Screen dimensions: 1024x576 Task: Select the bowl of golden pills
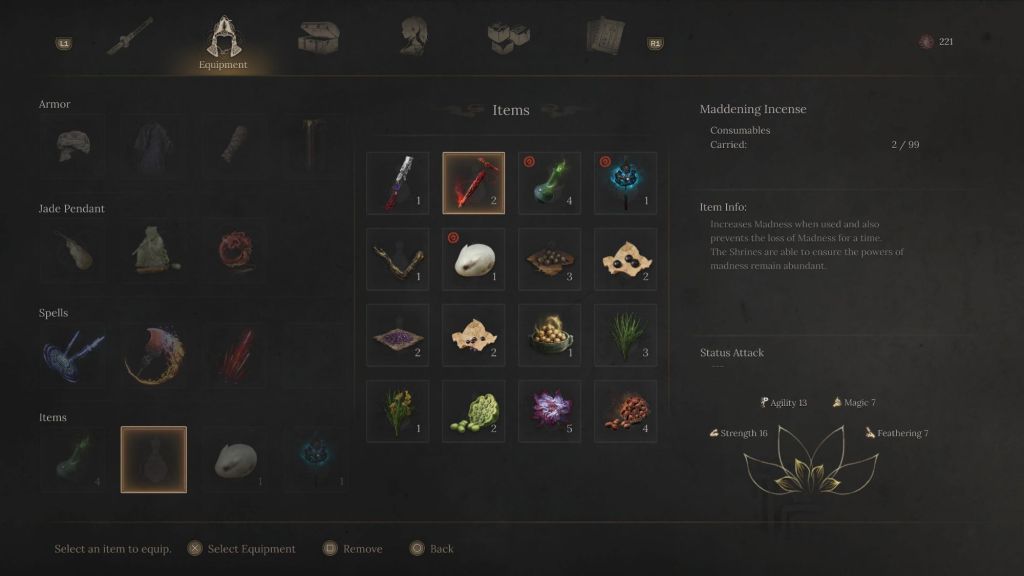pos(550,335)
